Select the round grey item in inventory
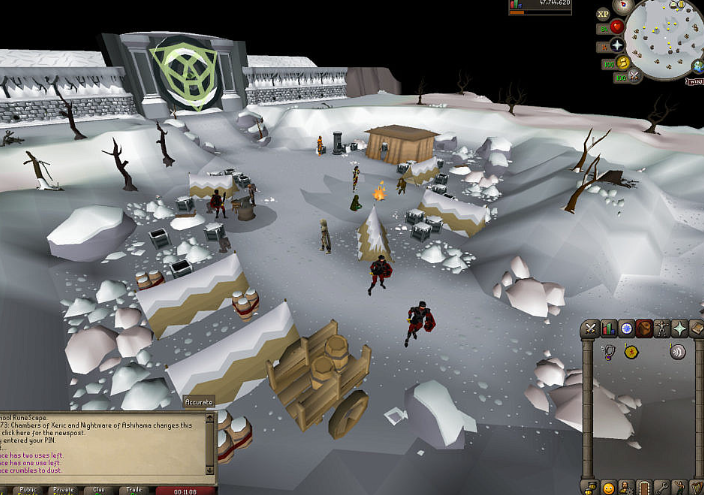Viewport: 704px width, 495px height. click(677, 351)
